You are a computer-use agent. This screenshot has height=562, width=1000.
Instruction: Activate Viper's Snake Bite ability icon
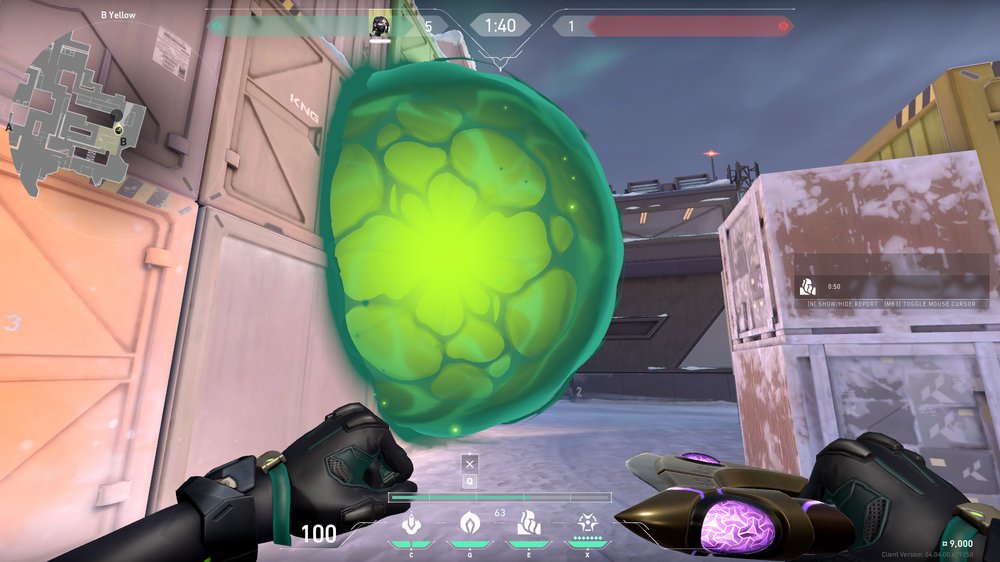(409, 523)
